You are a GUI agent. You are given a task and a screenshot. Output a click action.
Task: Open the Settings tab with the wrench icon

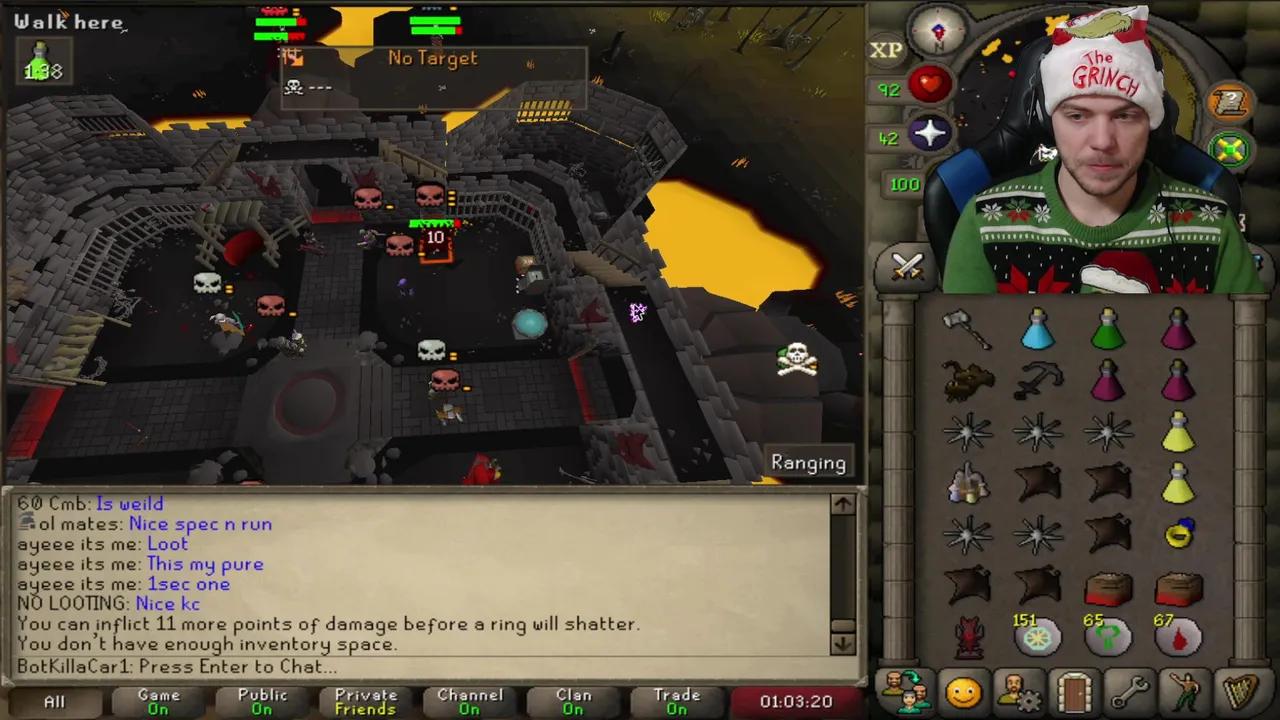point(1130,688)
